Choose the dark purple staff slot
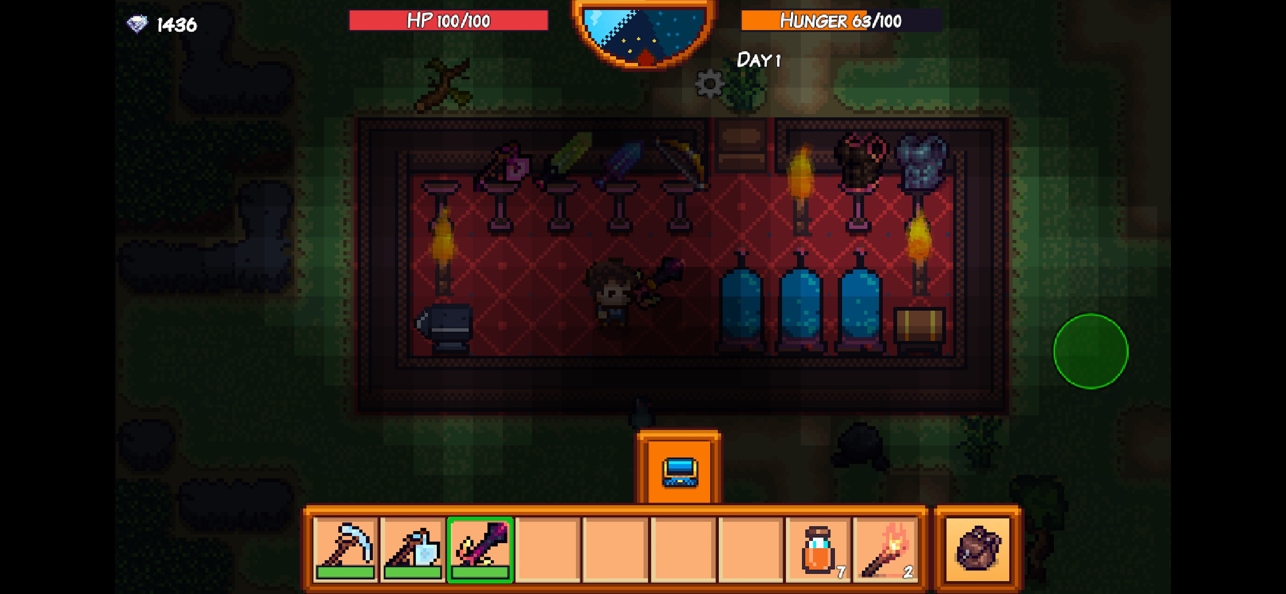The image size is (1286, 594). pos(480,548)
